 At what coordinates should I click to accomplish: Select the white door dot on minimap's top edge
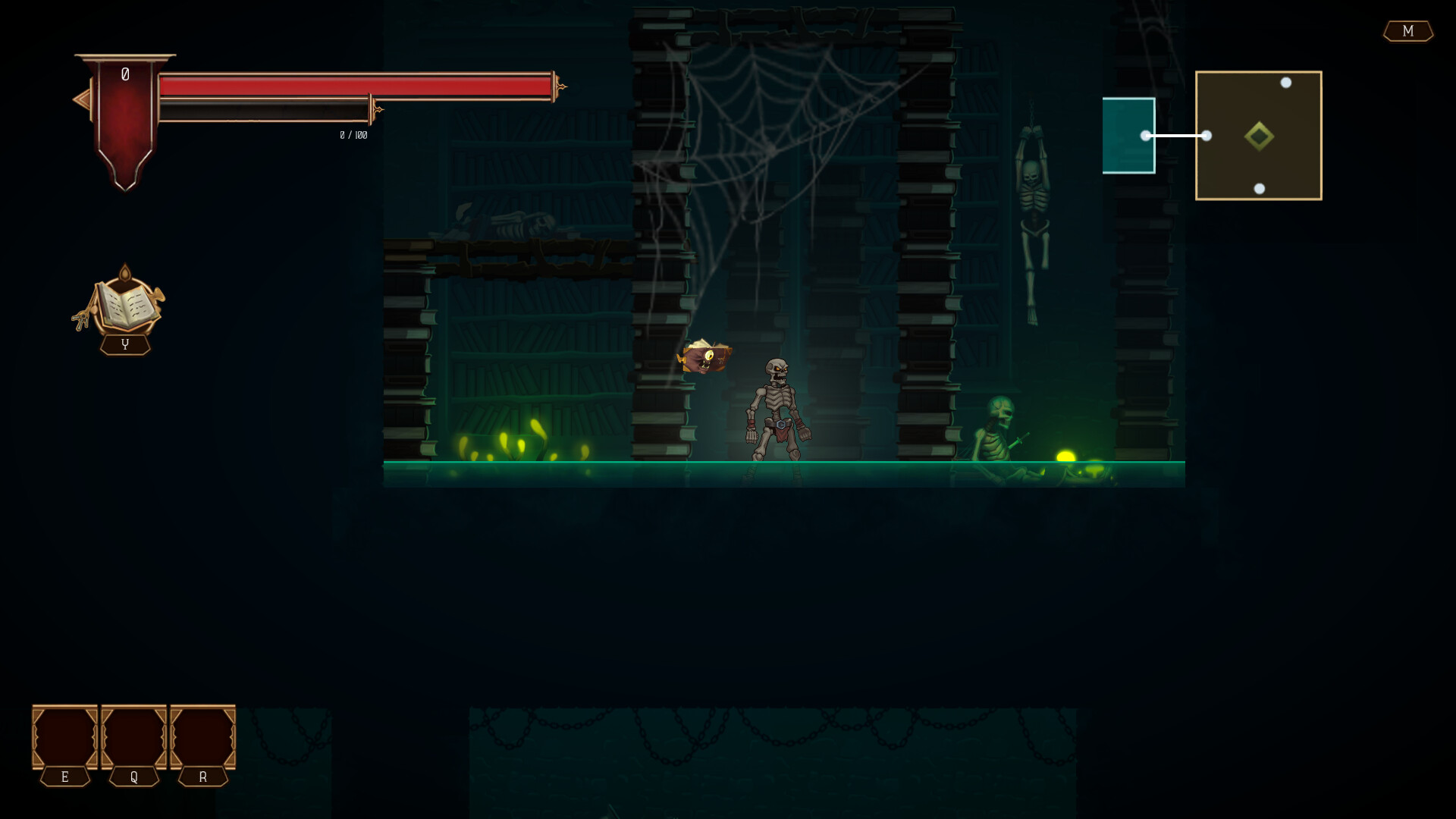1286,81
